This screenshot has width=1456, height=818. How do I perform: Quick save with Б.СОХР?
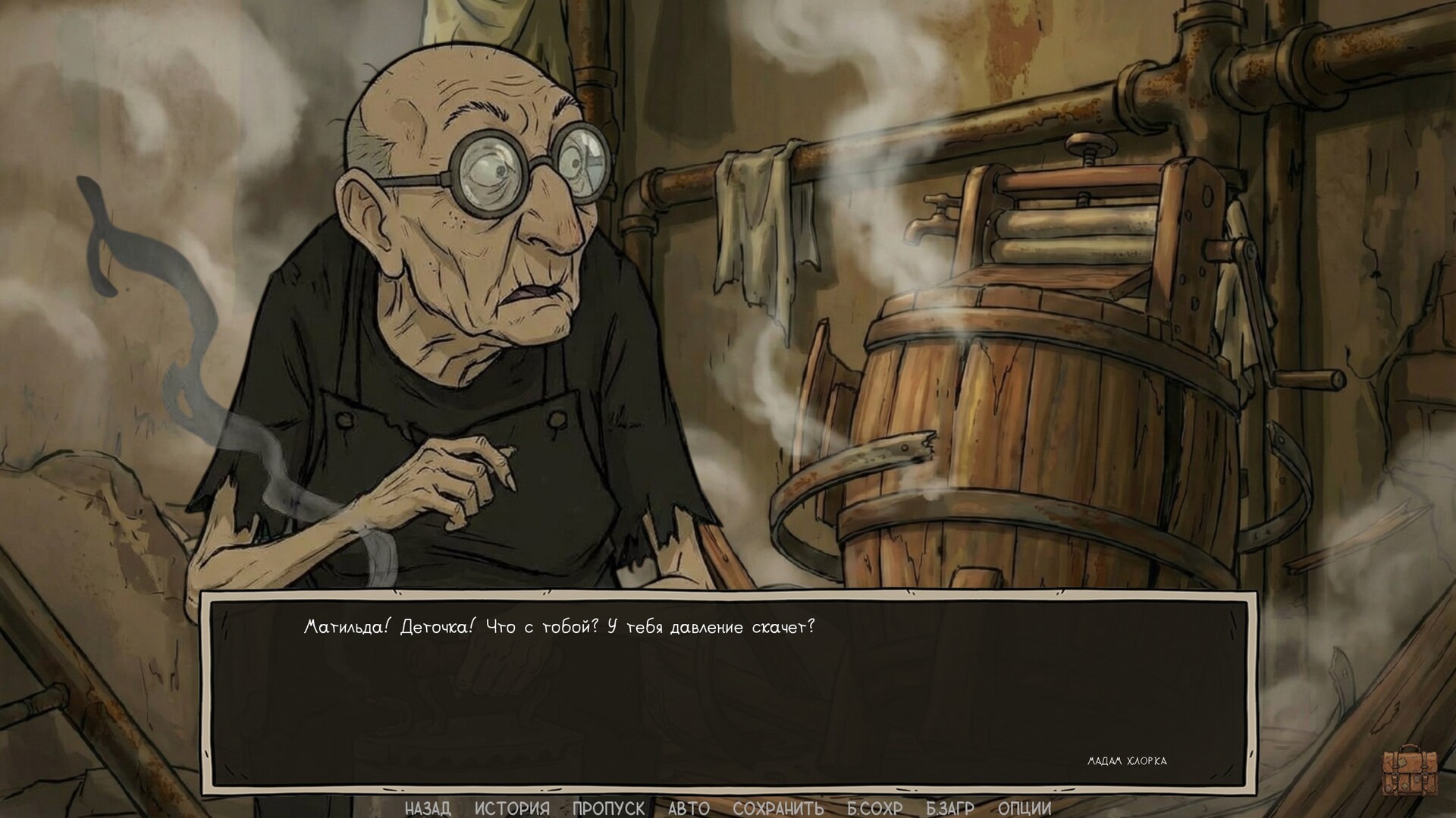pos(874,808)
